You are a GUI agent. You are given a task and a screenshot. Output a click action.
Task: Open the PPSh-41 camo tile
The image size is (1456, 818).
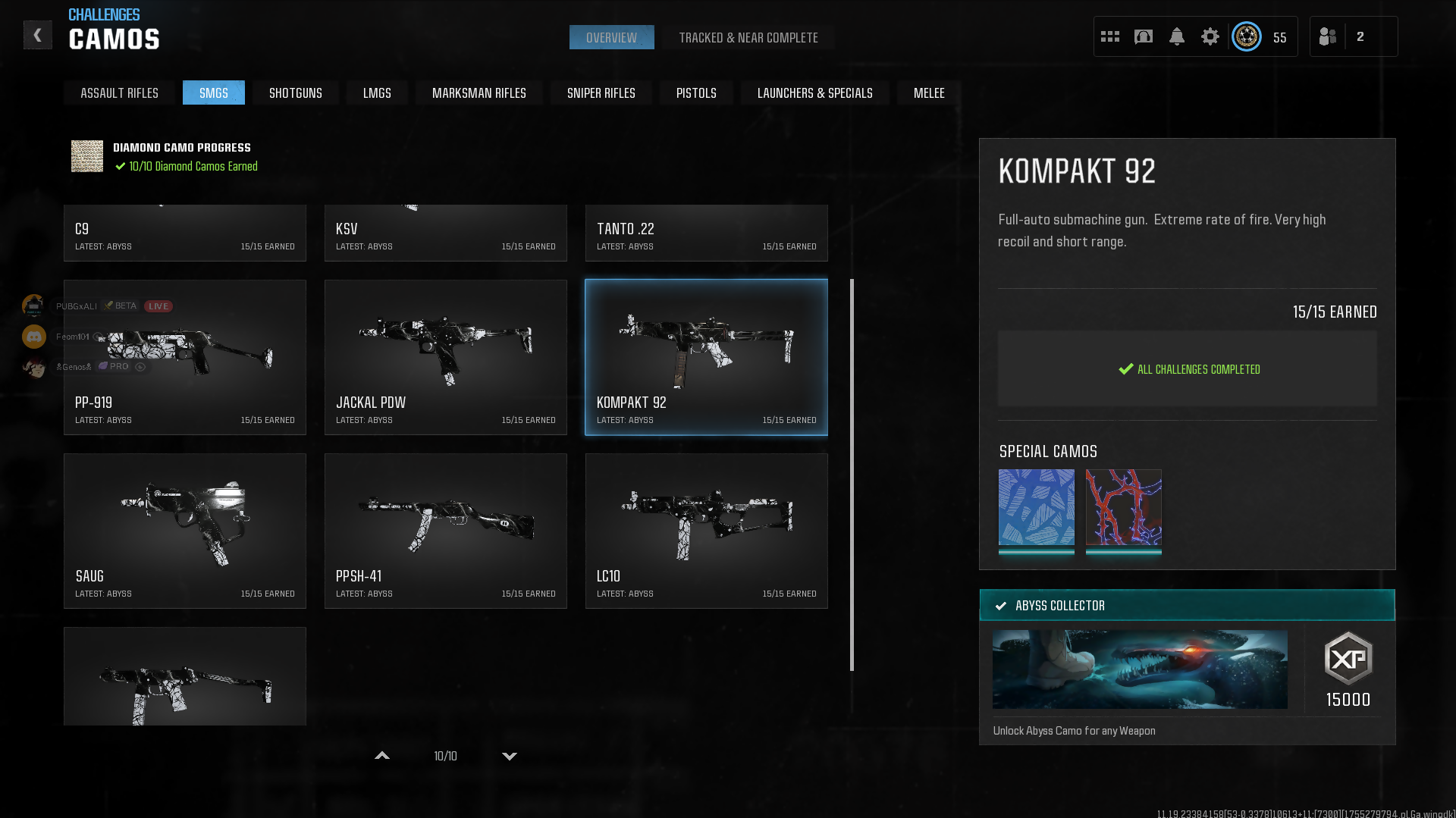click(x=446, y=531)
